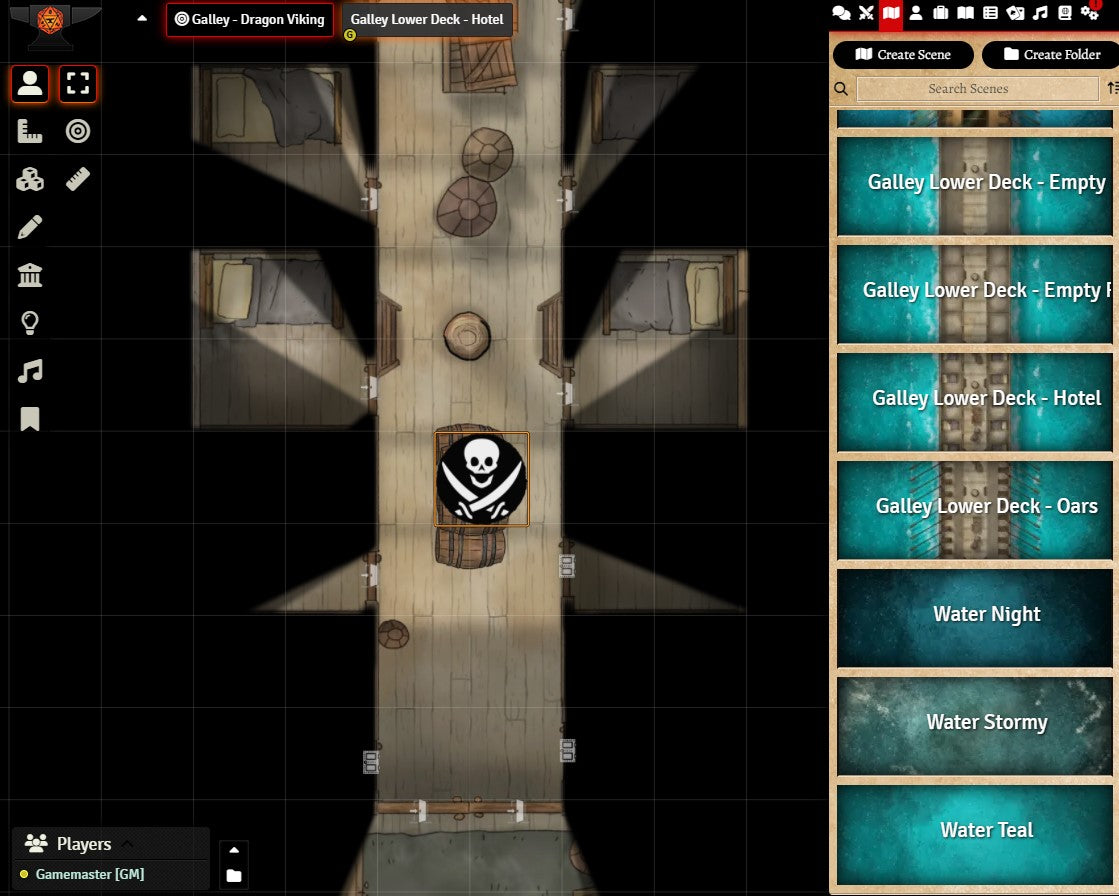Show the items directory suitcase tab
This screenshot has width=1119, height=896.
click(x=940, y=13)
